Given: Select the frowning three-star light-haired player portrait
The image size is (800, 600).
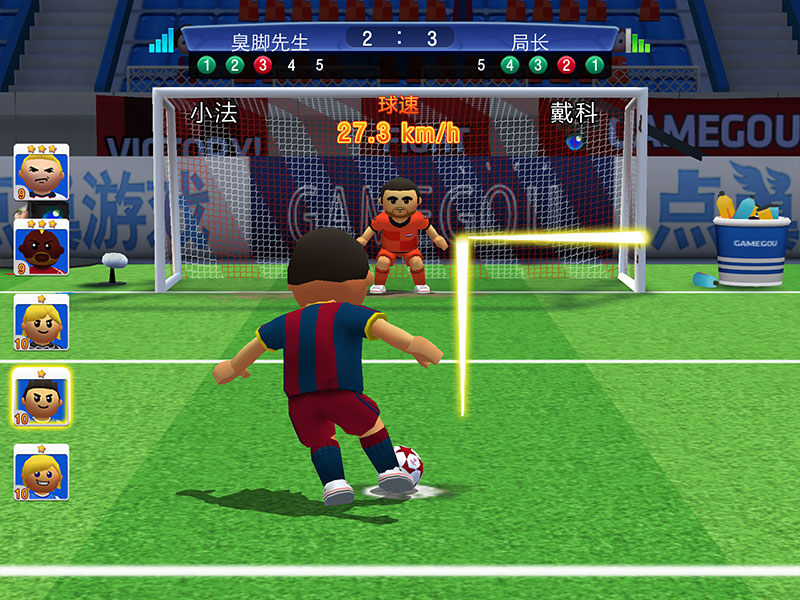Looking at the screenshot, I should click(41, 173).
